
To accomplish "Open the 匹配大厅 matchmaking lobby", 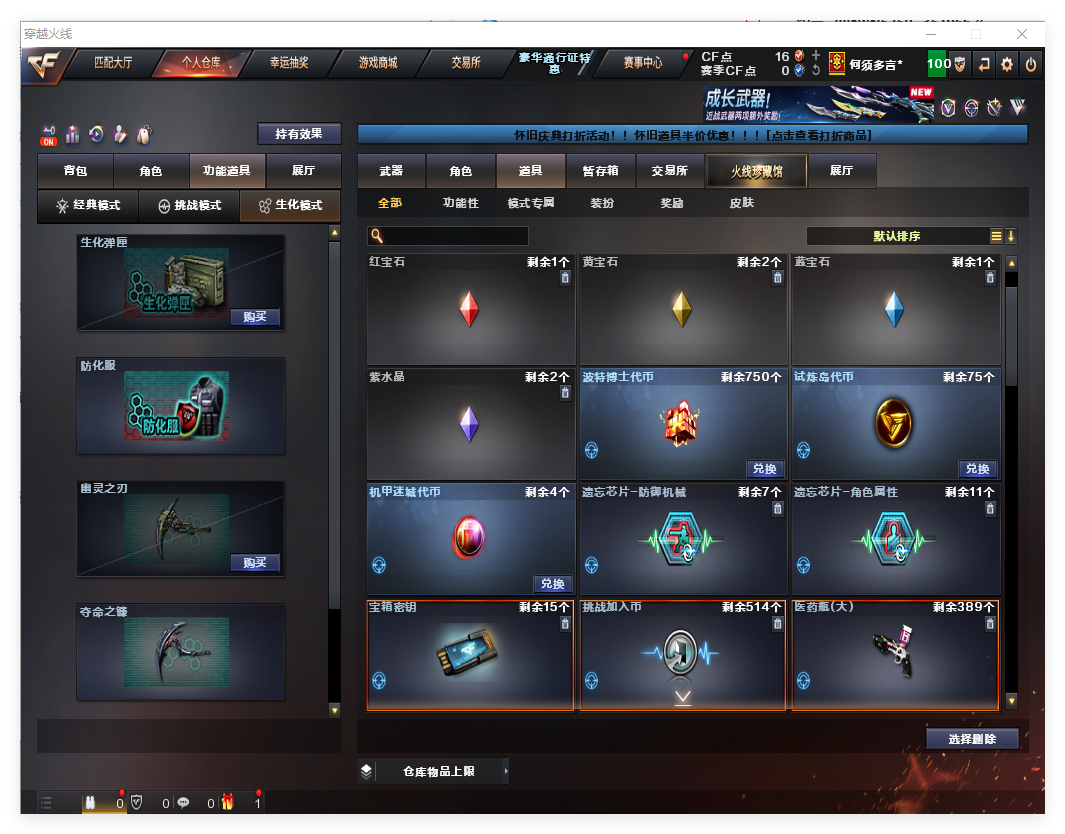I will (x=113, y=62).
